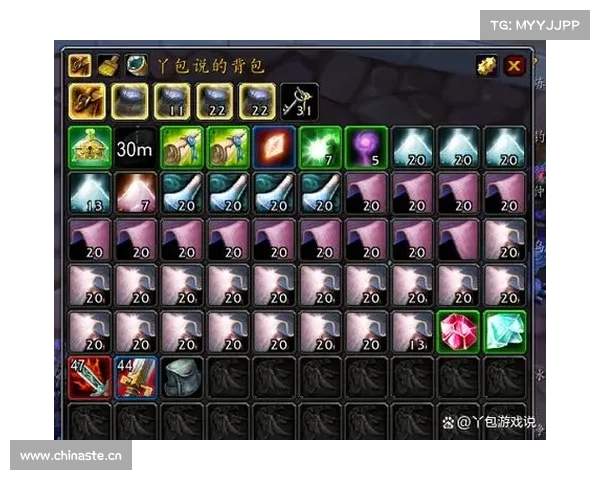Image resolution: width=600 pixels, height=480 pixels.
Task: Select the keyring bag slot
Action: (299, 100)
